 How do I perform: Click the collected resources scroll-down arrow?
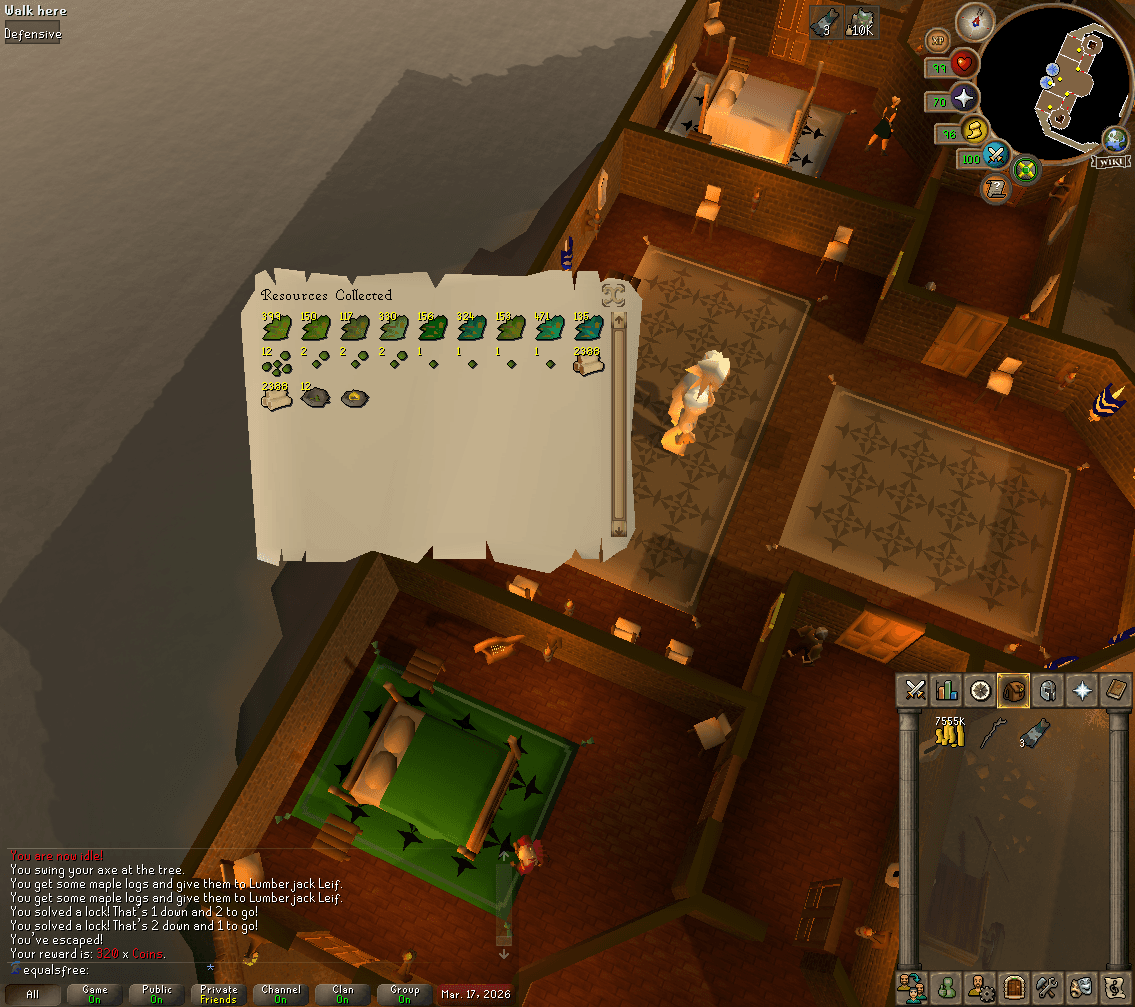pyautogui.click(x=618, y=529)
